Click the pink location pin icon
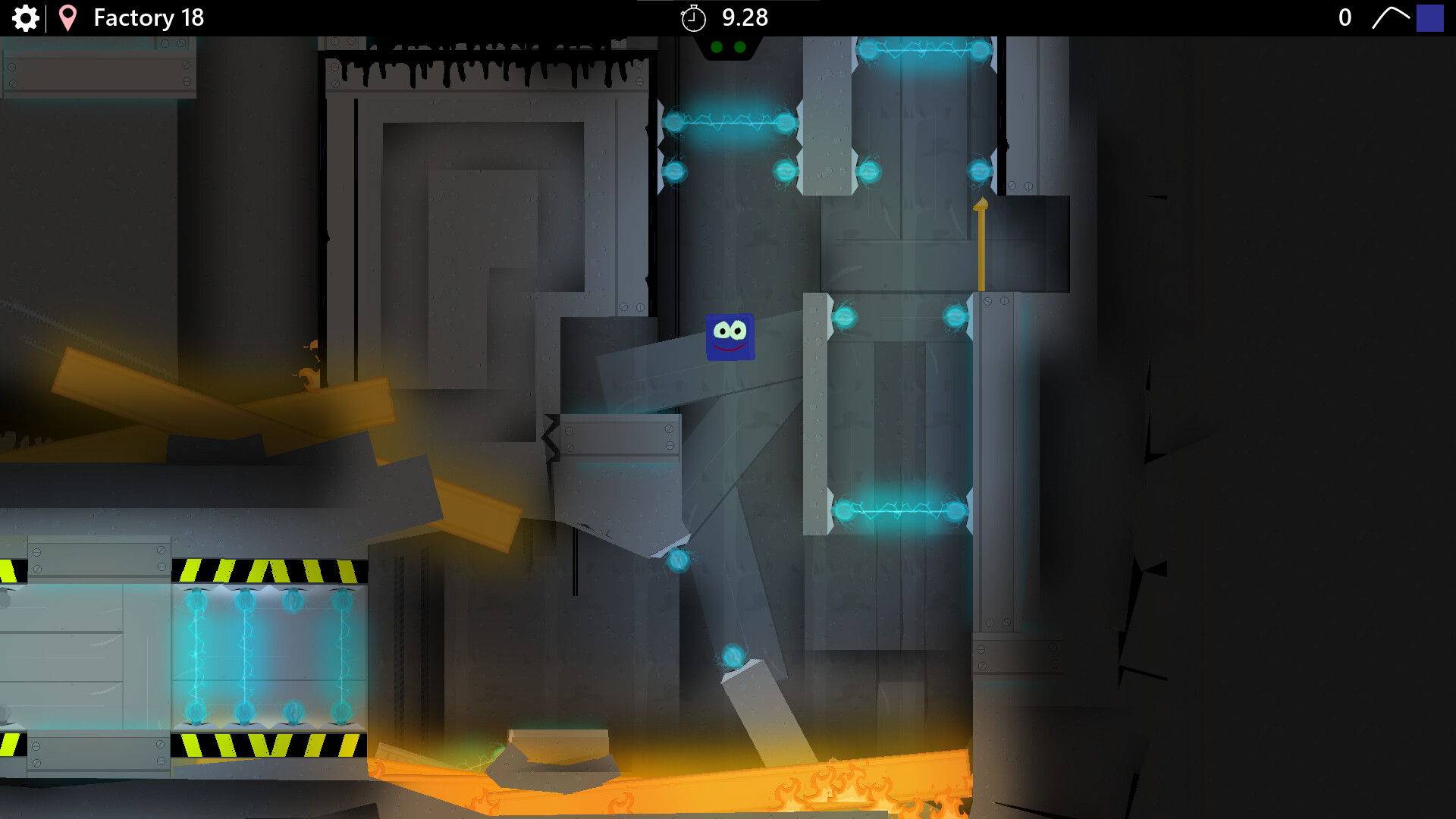The image size is (1456, 819). 68,17
